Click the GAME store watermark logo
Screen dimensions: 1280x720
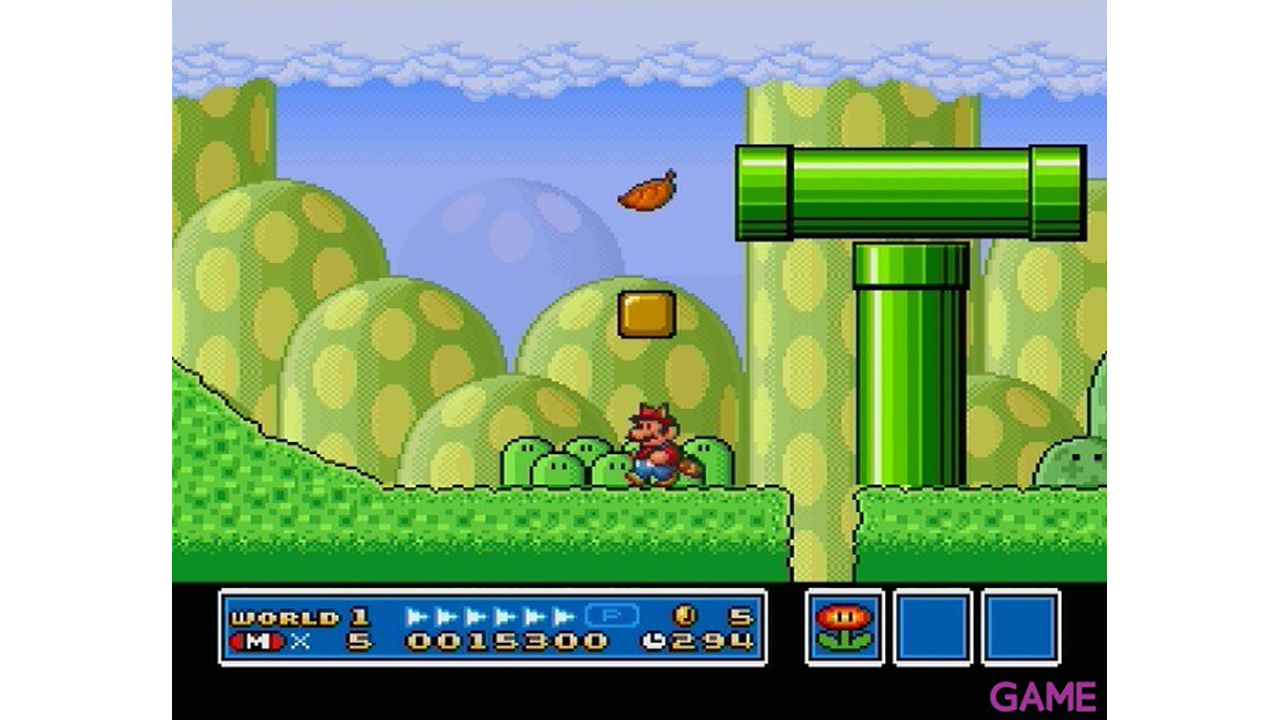click(x=1042, y=696)
